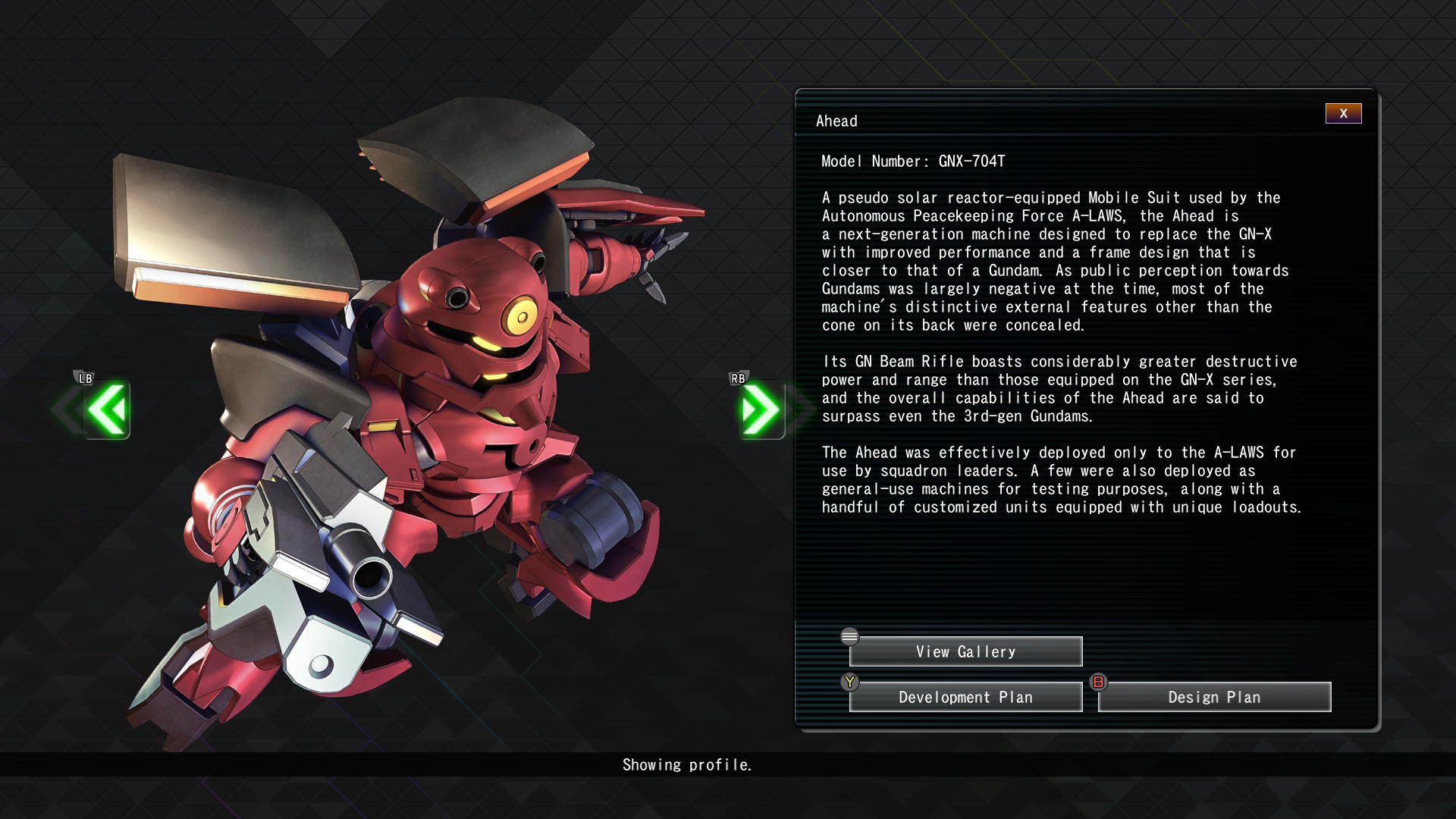Open the View Gallery button
Image resolution: width=1456 pixels, height=819 pixels.
[x=965, y=651]
